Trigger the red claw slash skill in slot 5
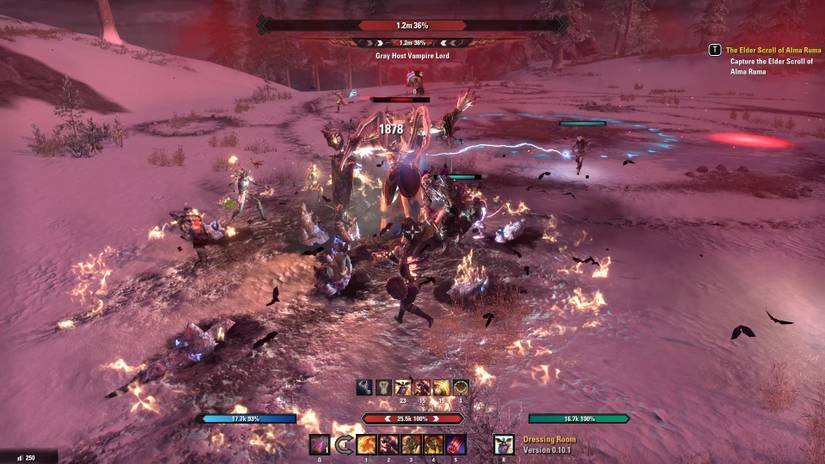 [x=455, y=445]
